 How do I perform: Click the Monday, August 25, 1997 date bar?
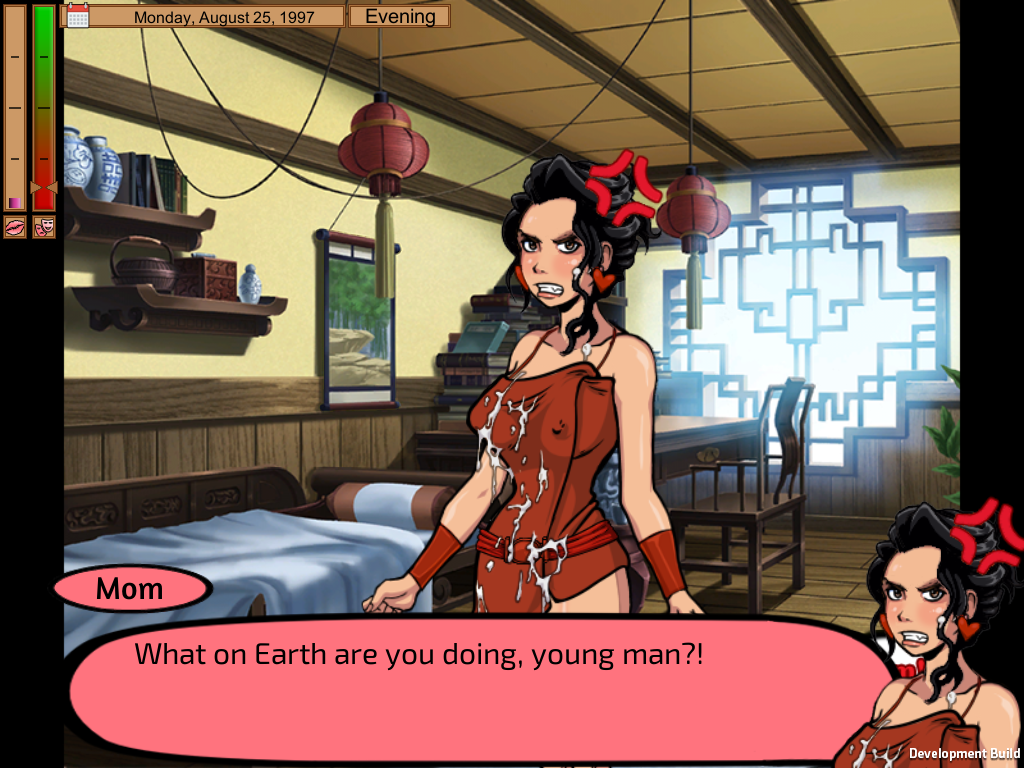pyautogui.click(x=223, y=17)
